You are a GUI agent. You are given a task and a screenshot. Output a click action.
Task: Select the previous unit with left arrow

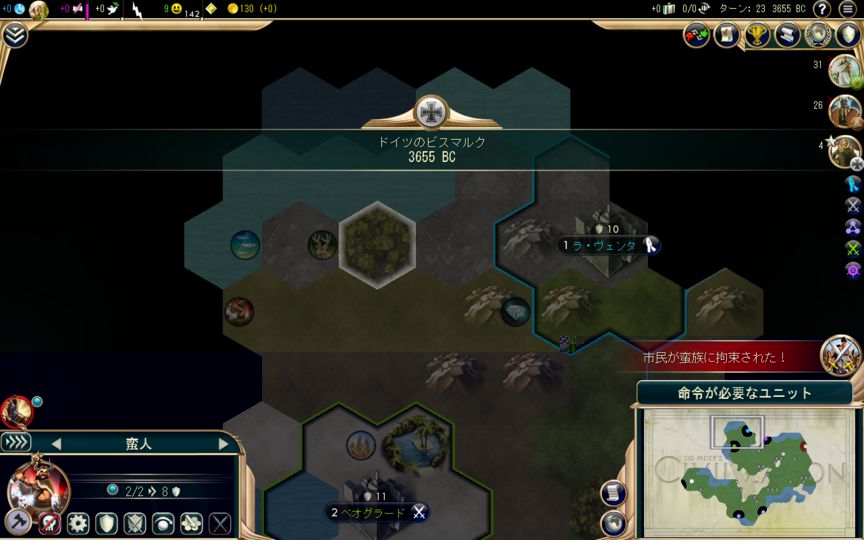pyautogui.click(x=56, y=444)
